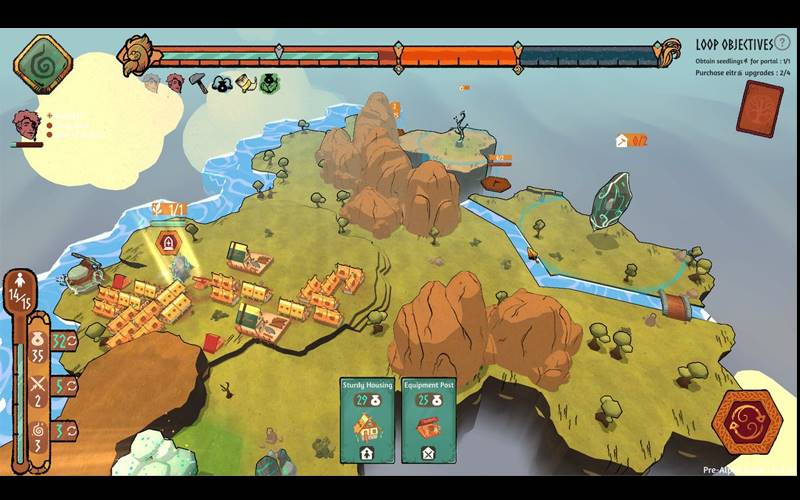800x500 pixels.
Task: Select the red-haired leader portrait
Action: [25, 125]
